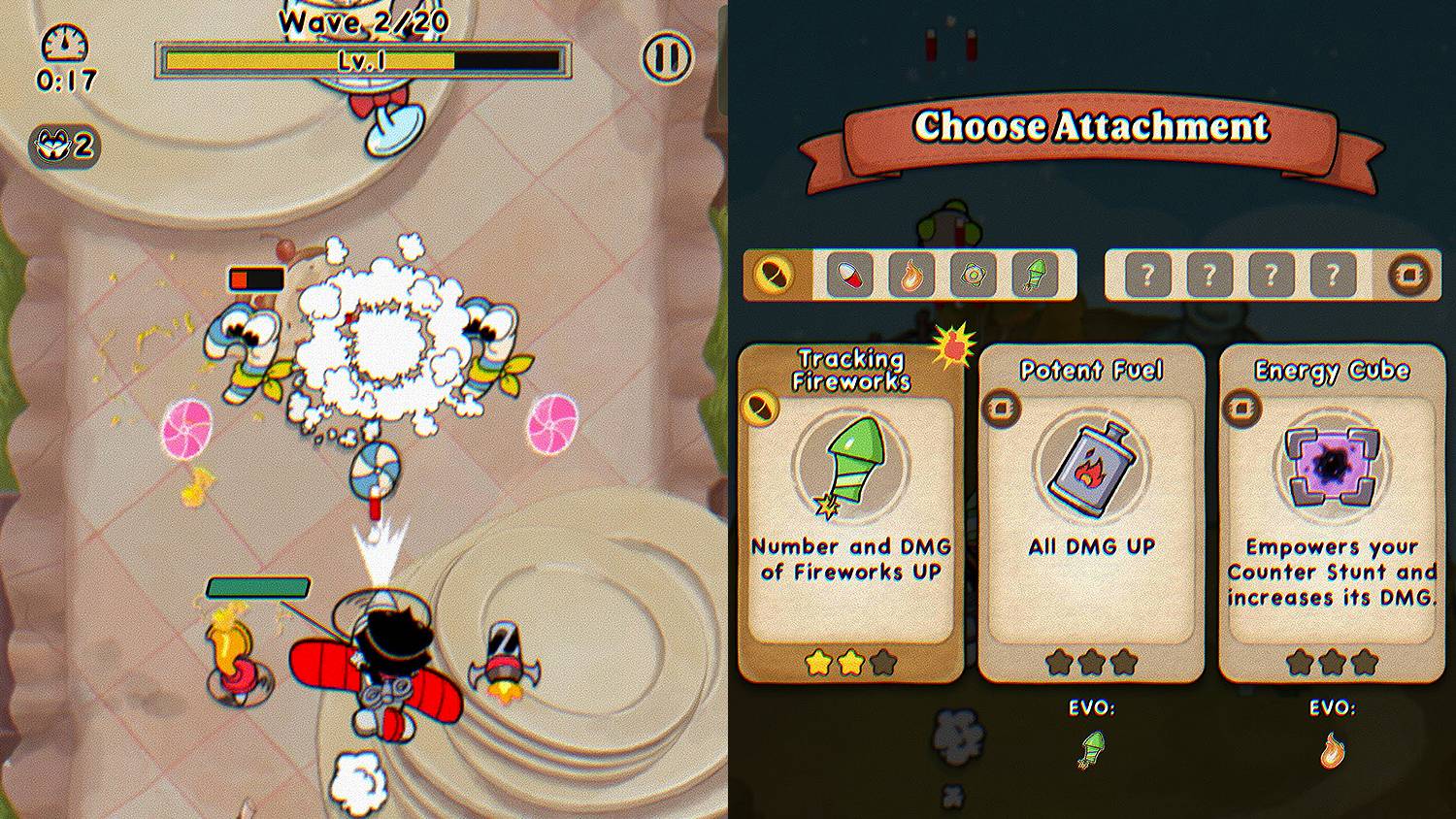The width and height of the screenshot is (1456, 819).
Task: Select the rainbow orb attachment slot
Action: coord(973,276)
